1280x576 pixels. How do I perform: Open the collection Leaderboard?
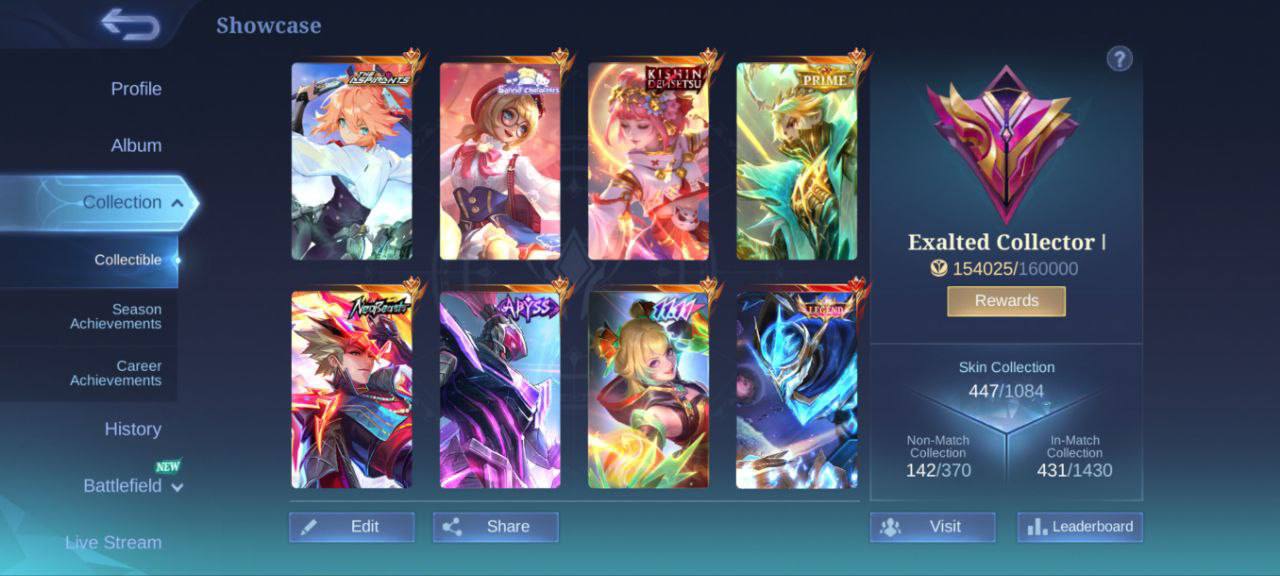[x=1080, y=527]
